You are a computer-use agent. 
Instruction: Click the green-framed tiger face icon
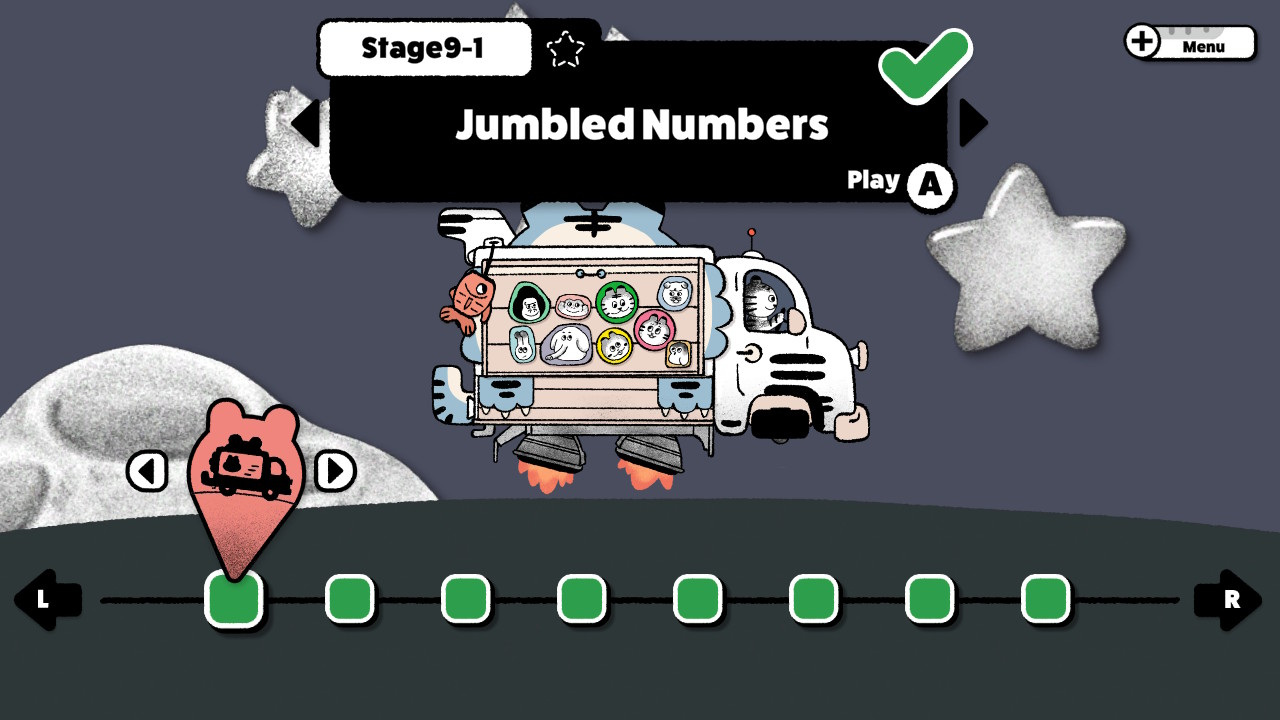click(617, 303)
